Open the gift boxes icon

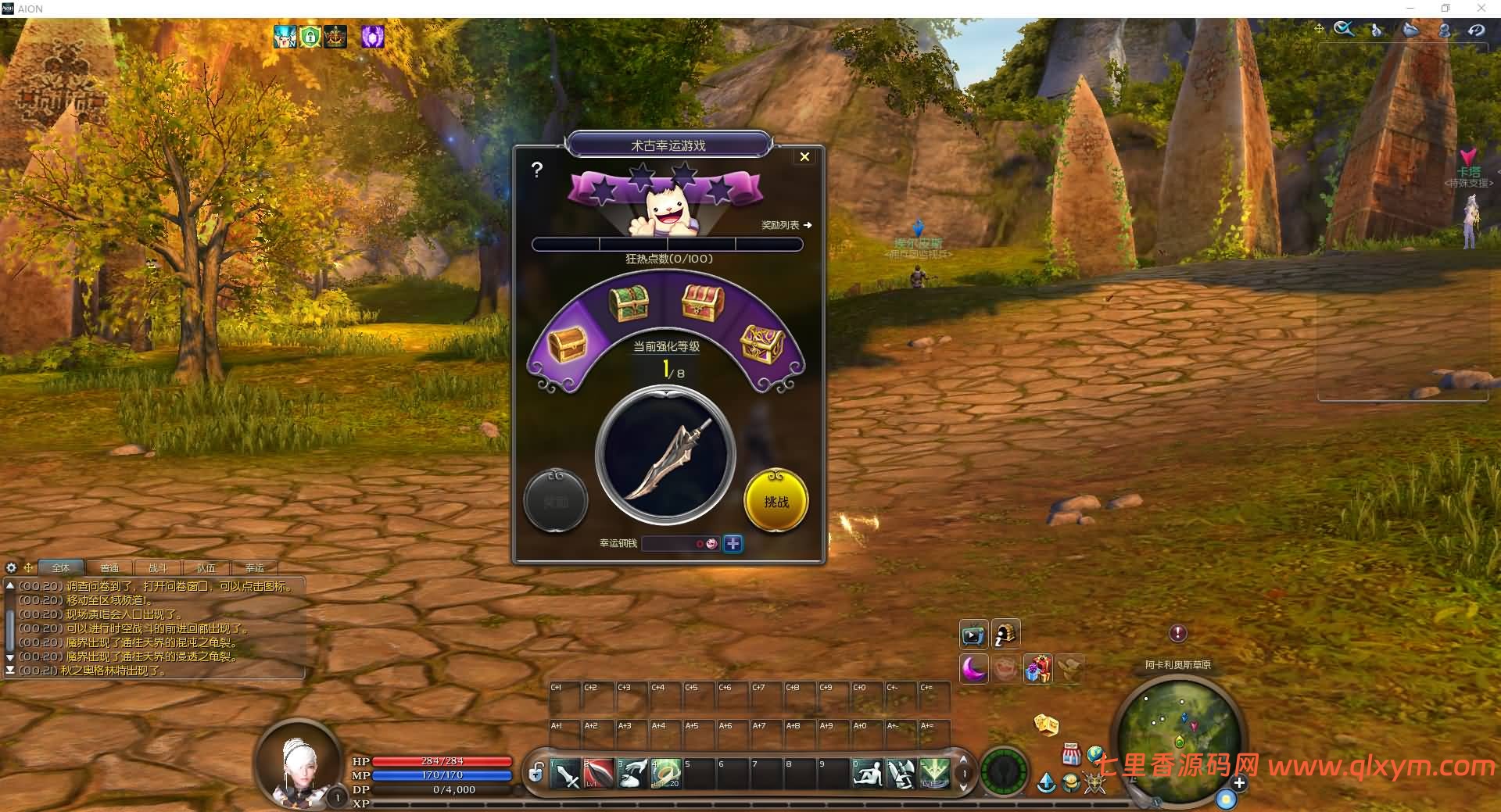click(1037, 669)
